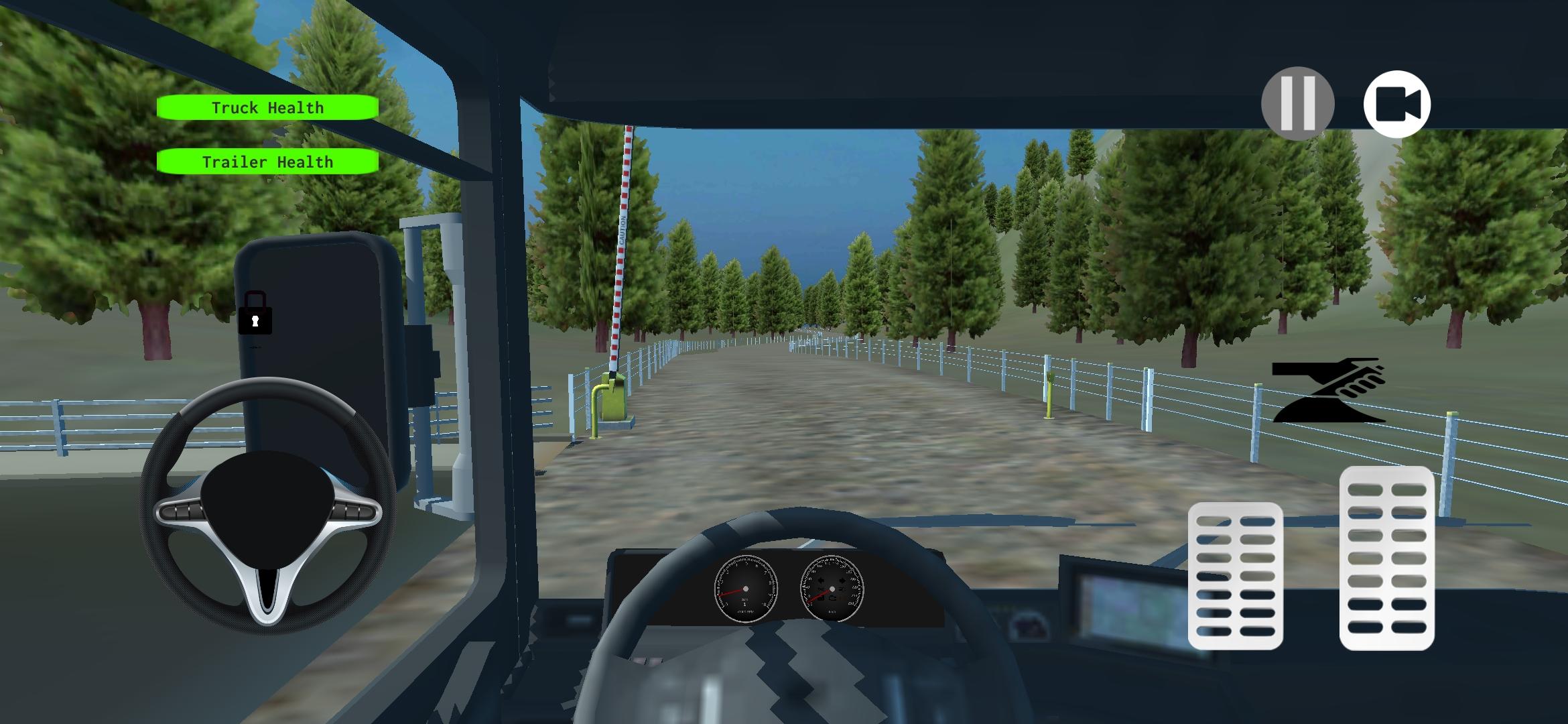Tap the green Truck Health bar fill
Viewport: 1568px width, 724px height.
267,107
